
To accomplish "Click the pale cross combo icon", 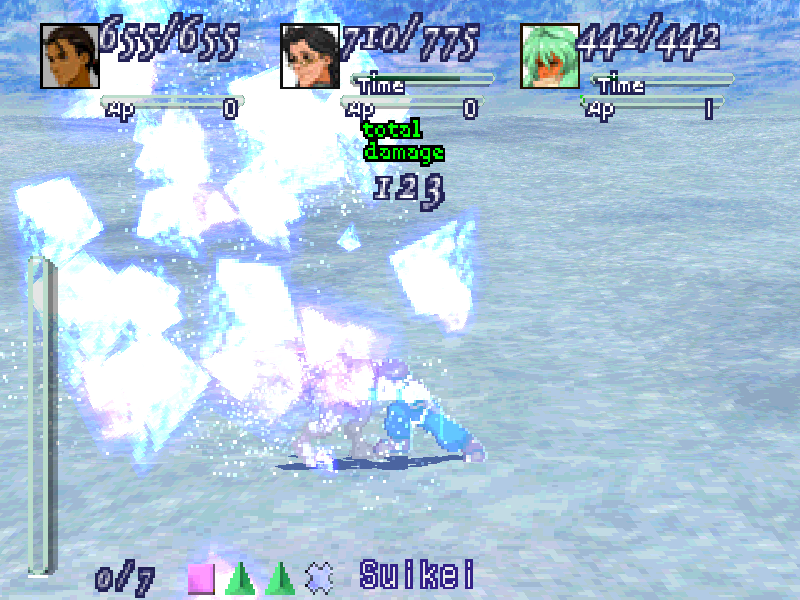I will coord(319,577).
